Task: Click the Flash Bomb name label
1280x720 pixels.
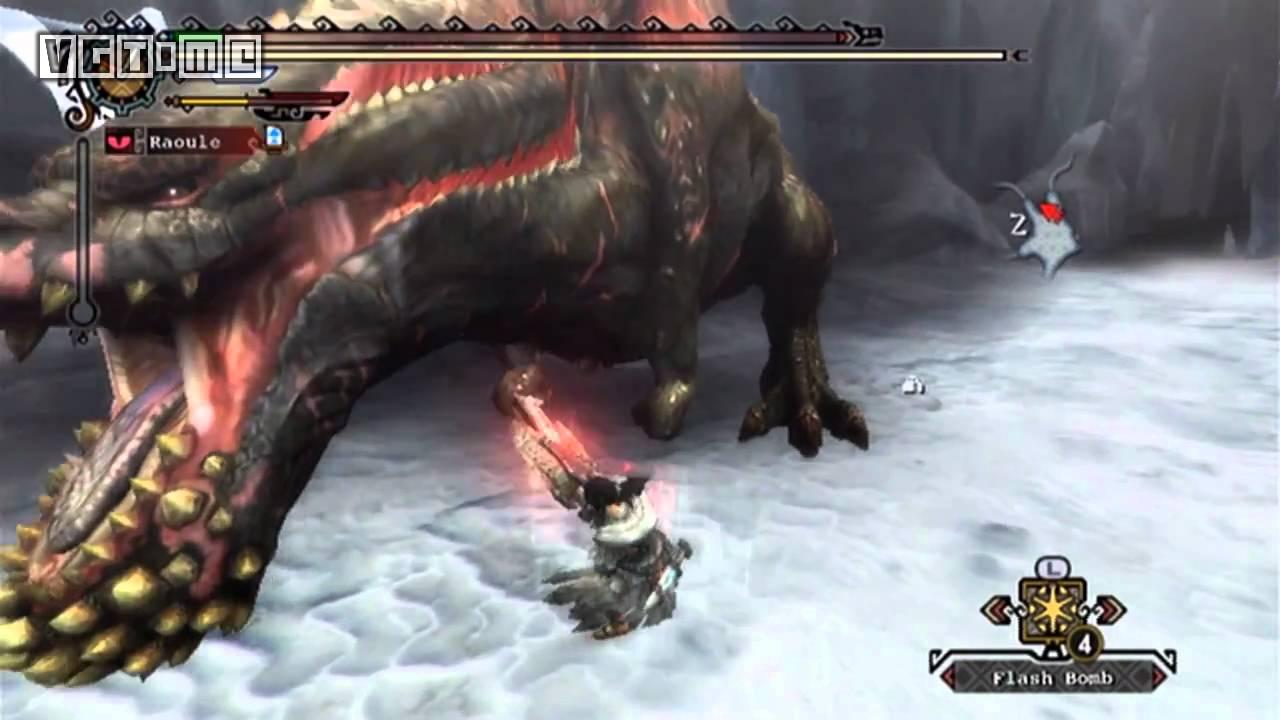Action: pos(1051,678)
